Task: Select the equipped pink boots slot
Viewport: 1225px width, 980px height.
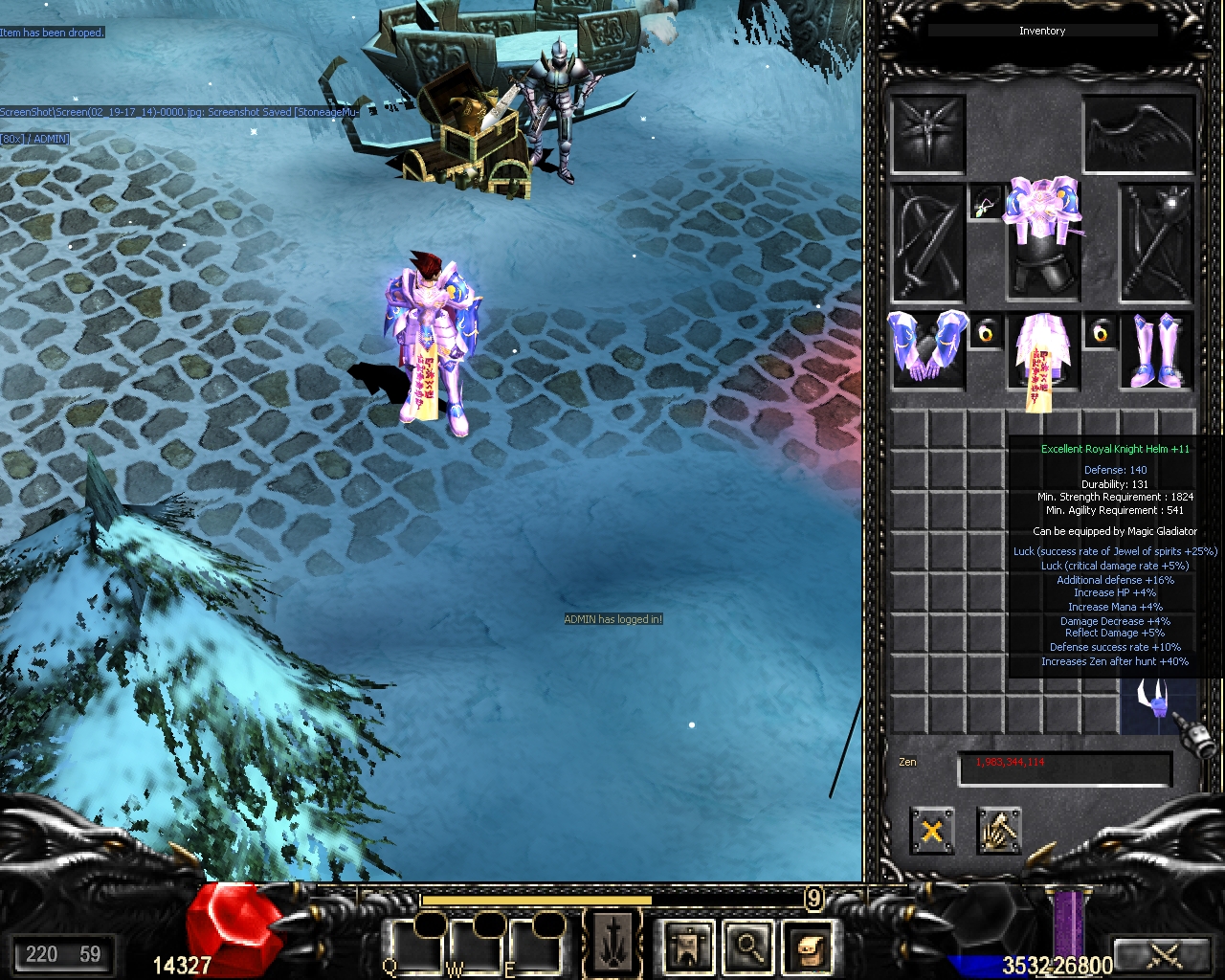Action: point(1157,349)
